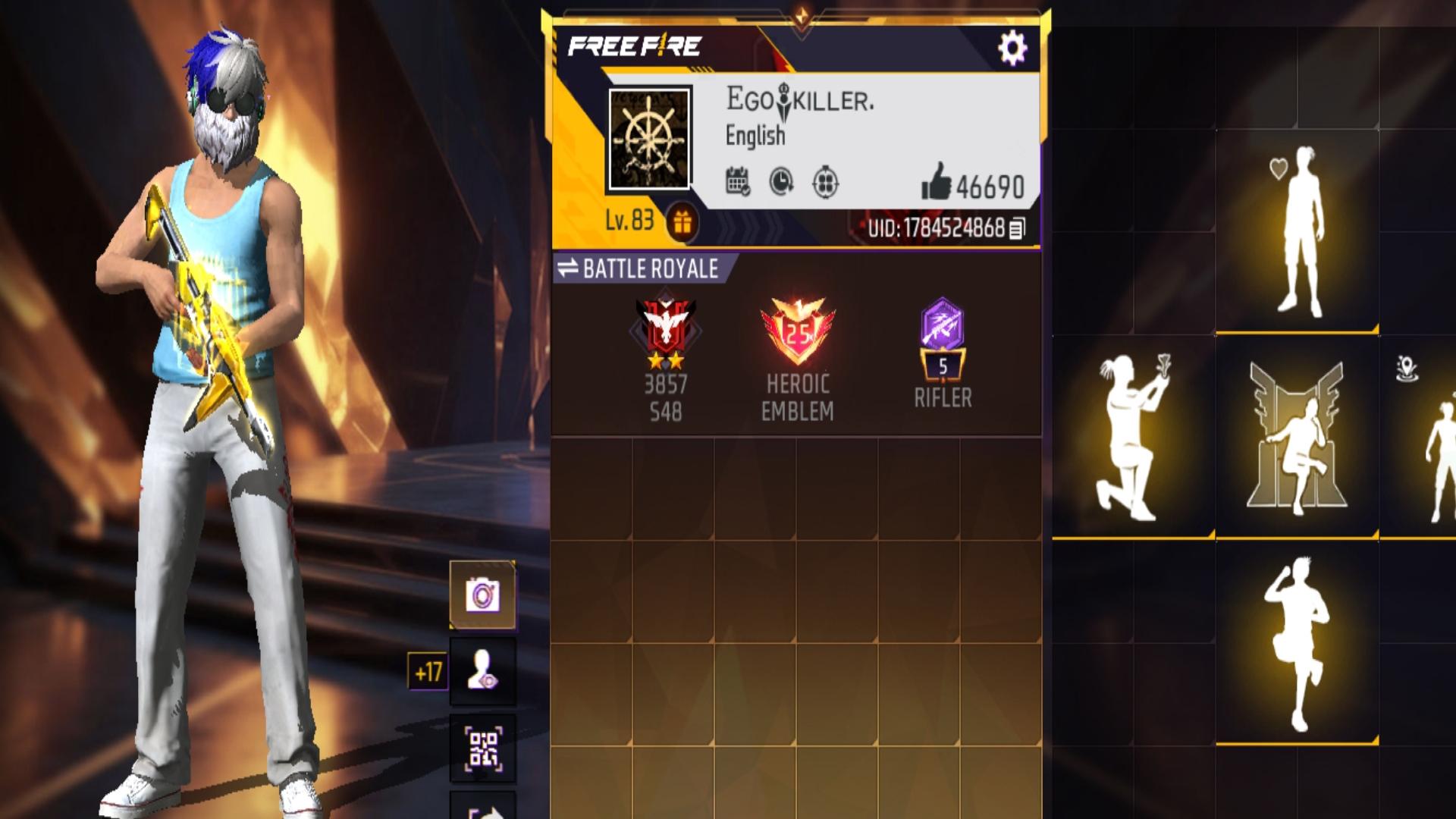Choose the winged throne emote
Screen dimensions: 1456x819
coord(1297,437)
